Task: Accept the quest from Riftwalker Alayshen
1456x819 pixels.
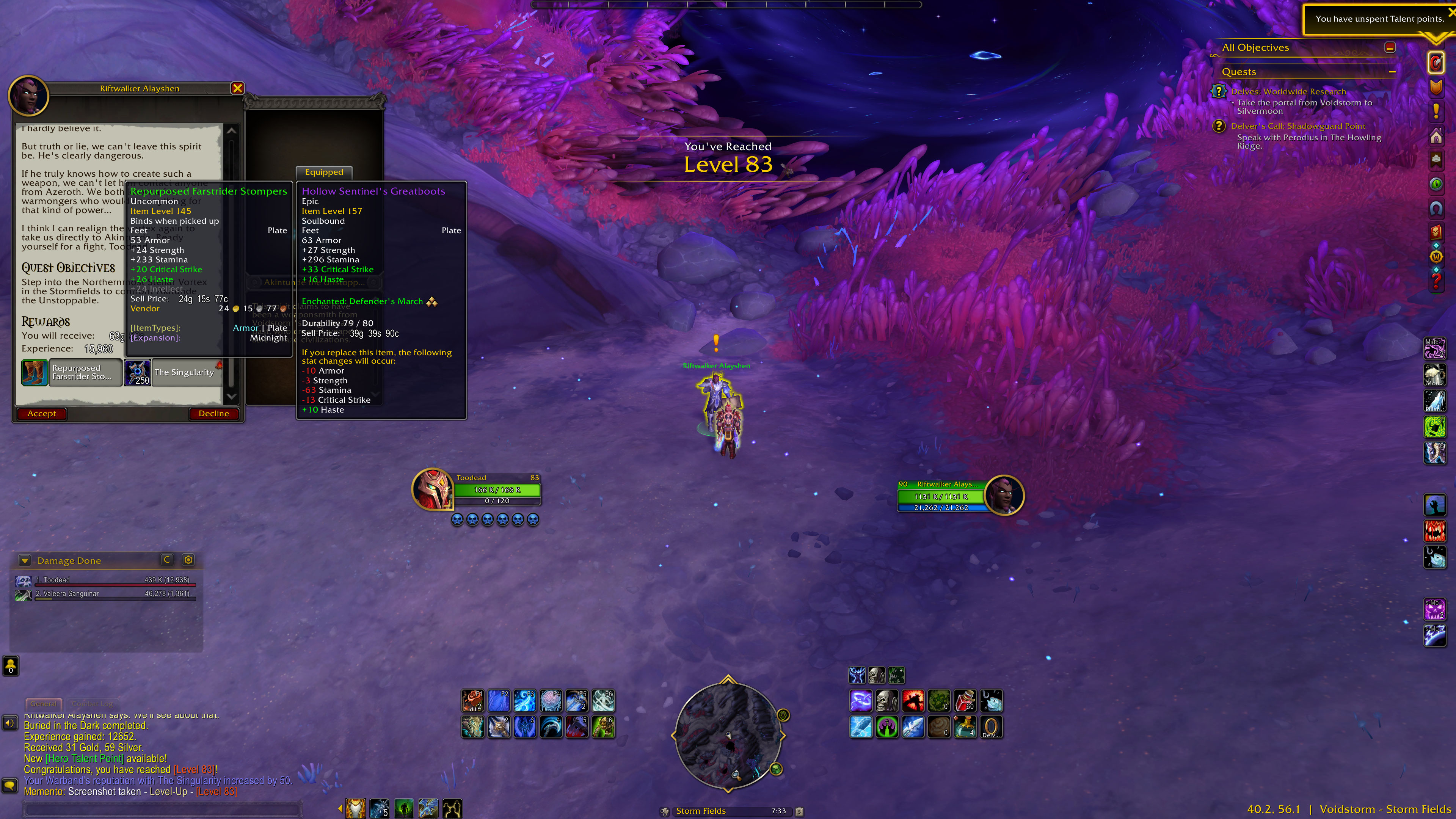Action: [41, 414]
